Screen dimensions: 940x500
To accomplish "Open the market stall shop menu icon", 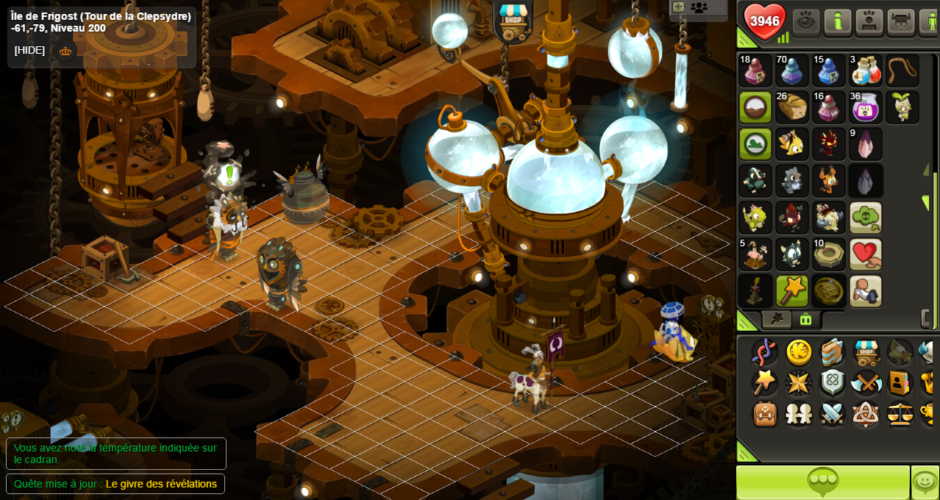I will 866,351.
